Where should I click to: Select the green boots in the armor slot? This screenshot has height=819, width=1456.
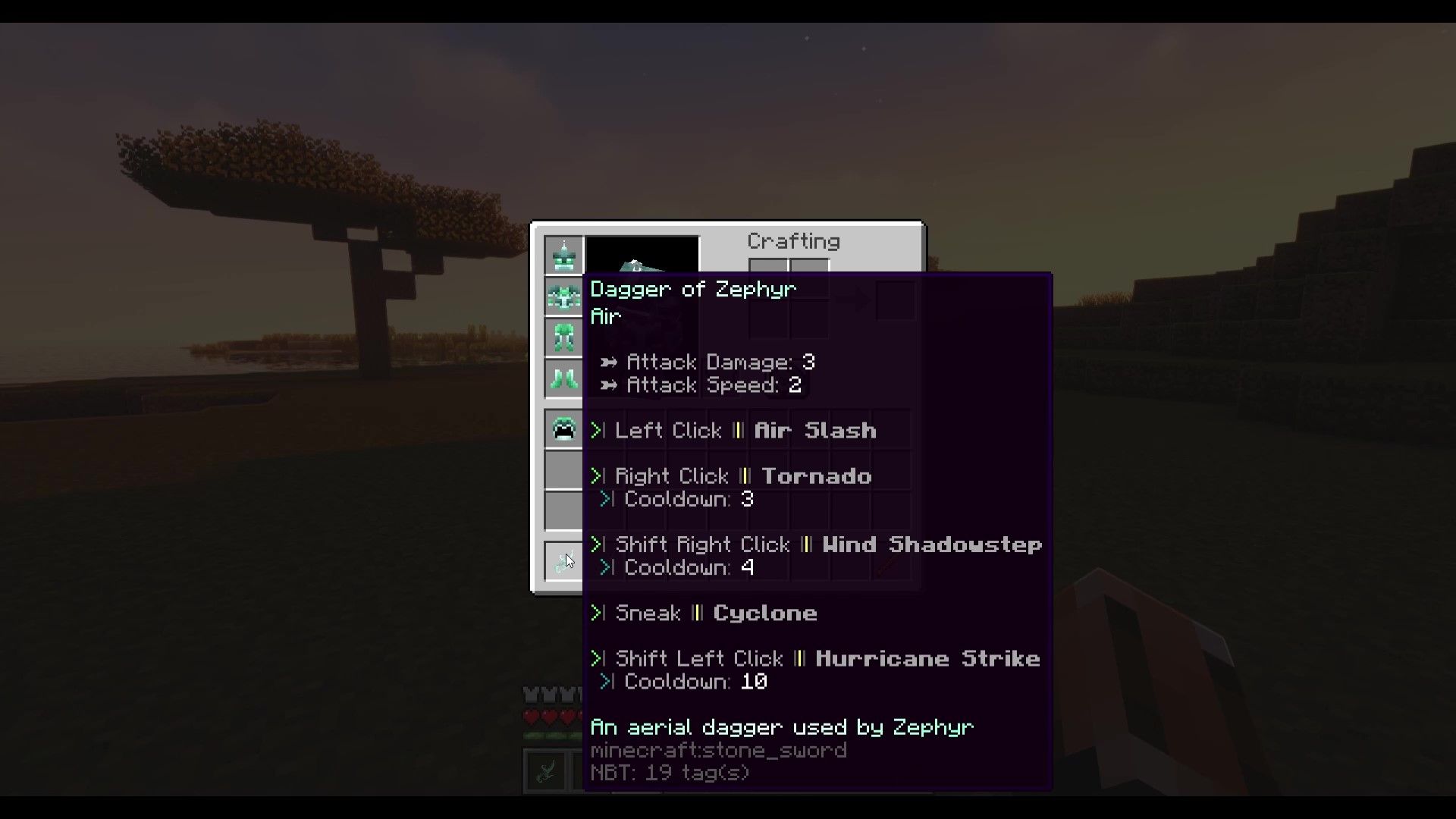[x=563, y=377]
